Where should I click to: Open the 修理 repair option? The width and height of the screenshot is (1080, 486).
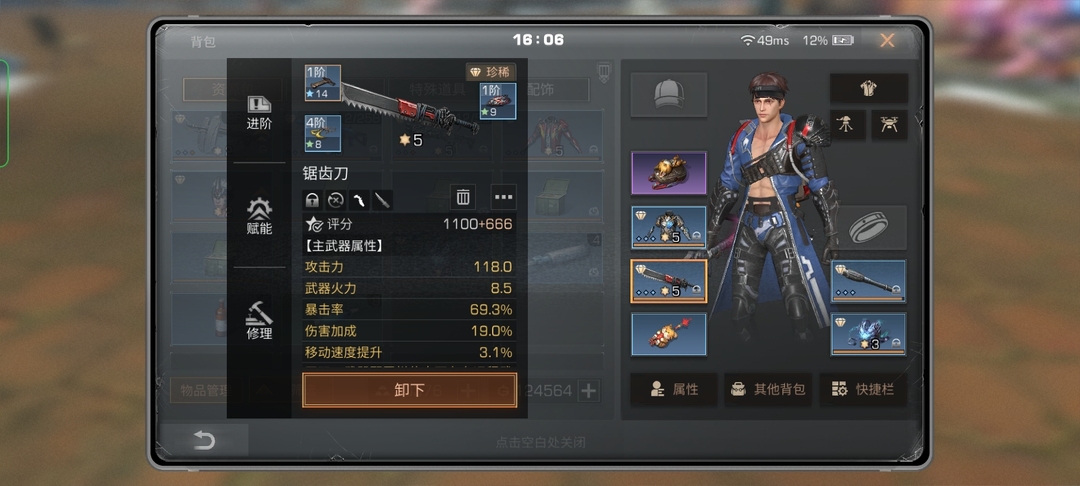(259, 320)
